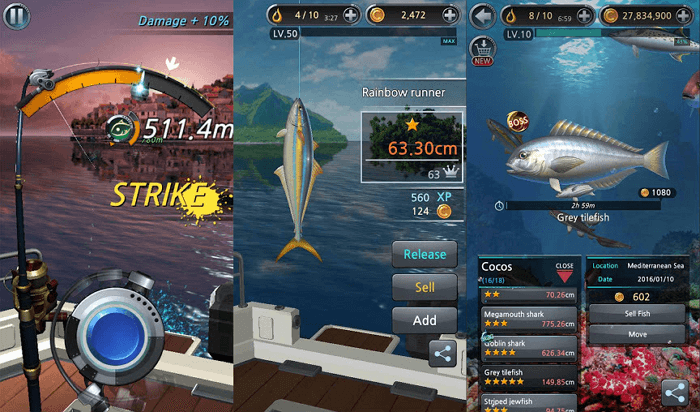The width and height of the screenshot is (700, 412).
Task: Select the Megamouth shark entry
Action: (x=528, y=318)
